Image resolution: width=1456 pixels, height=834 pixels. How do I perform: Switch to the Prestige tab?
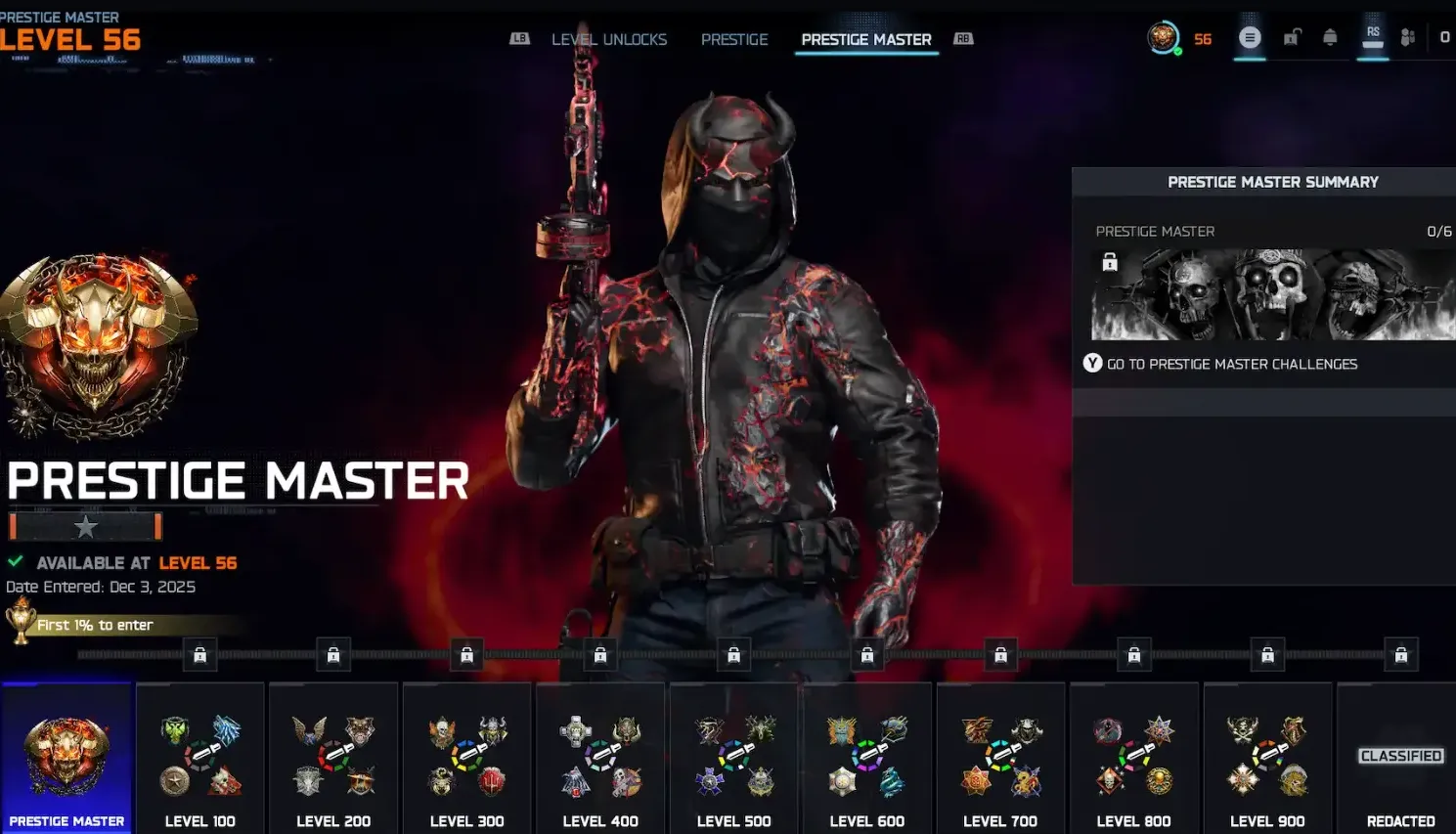(734, 39)
